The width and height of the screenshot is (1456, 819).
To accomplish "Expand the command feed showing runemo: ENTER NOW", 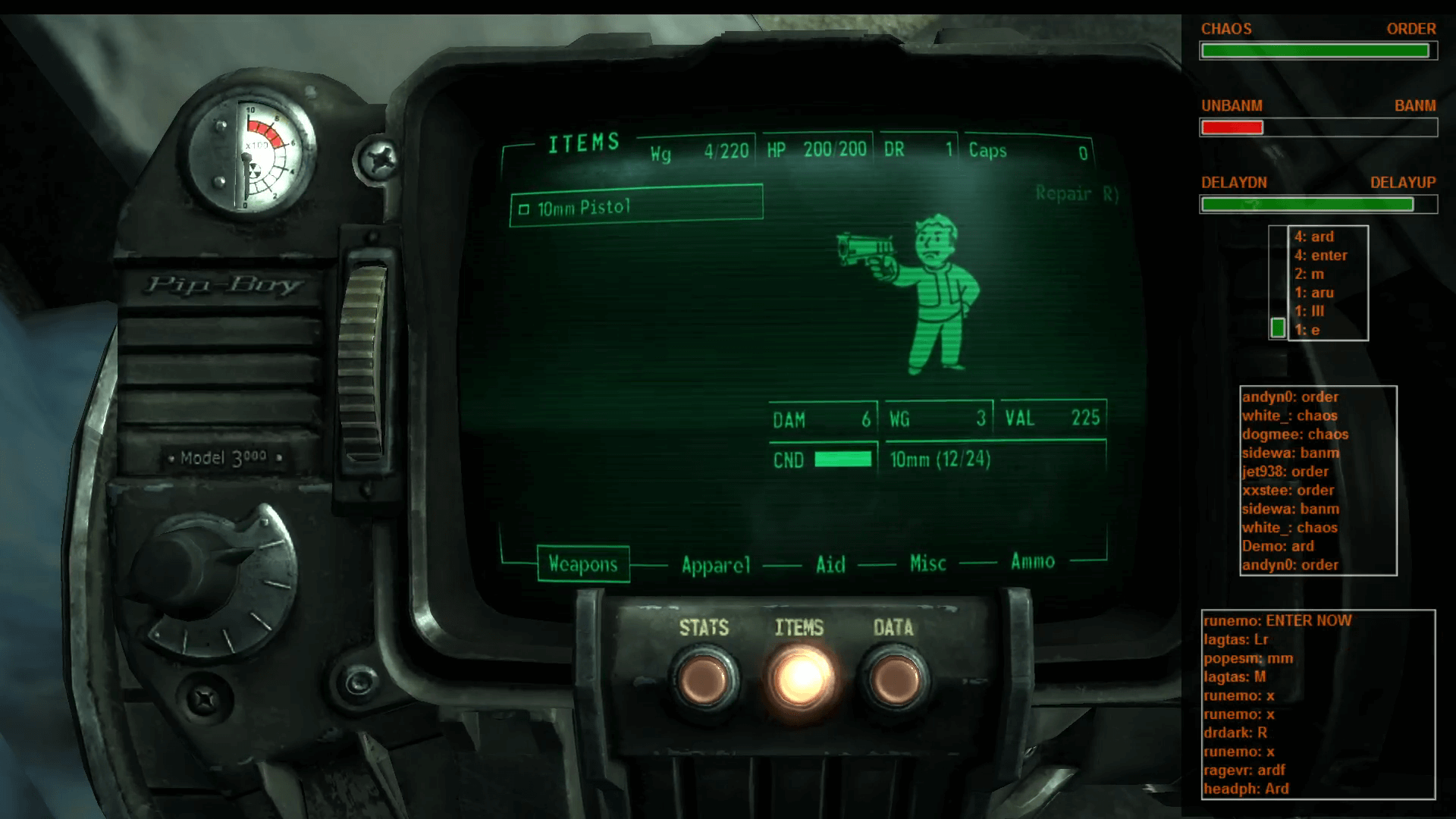I will pyautogui.click(x=1319, y=704).
